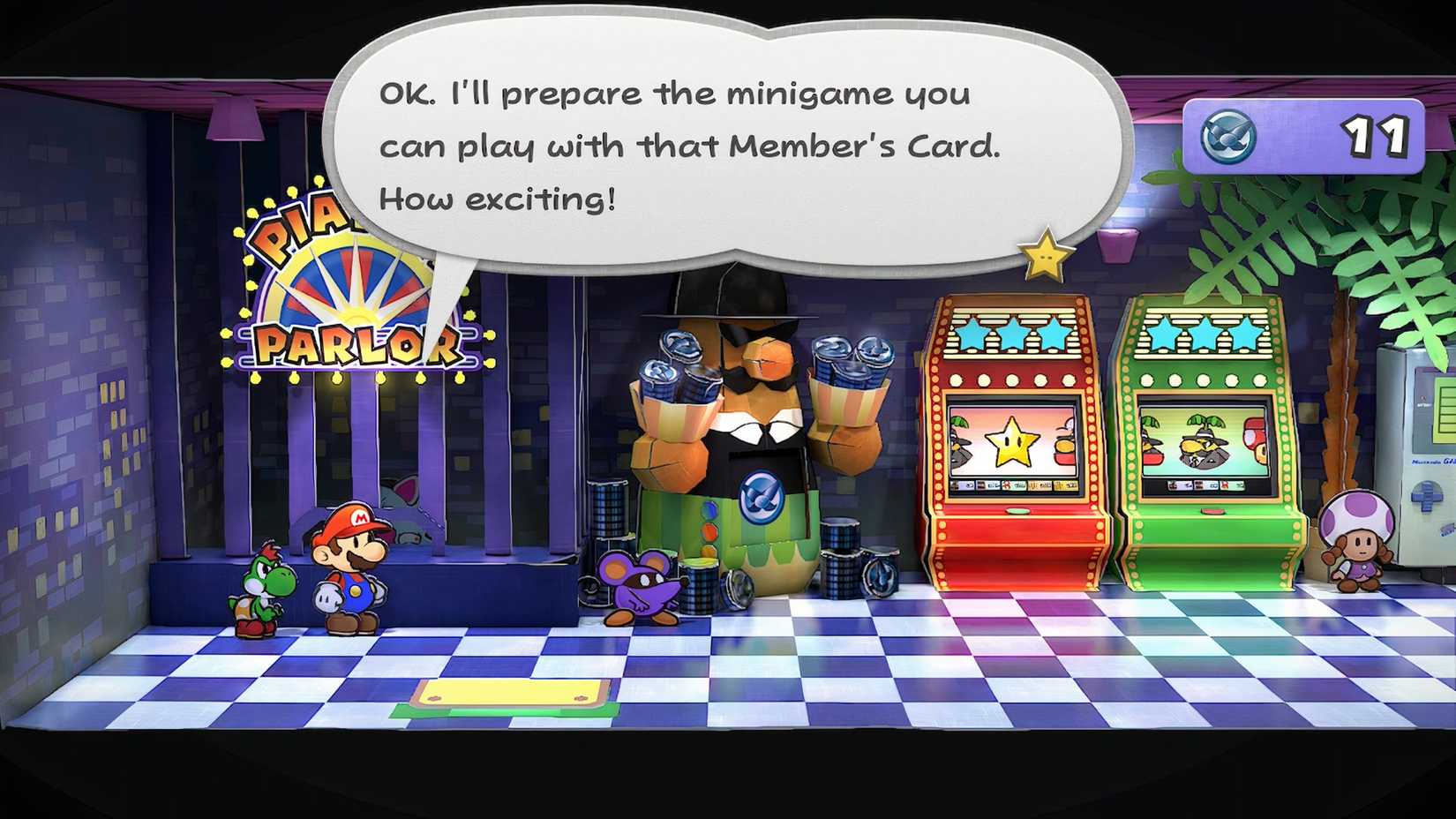Click the token count number eleven in the counter
1456x819 pixels.
coord(1375,136)
